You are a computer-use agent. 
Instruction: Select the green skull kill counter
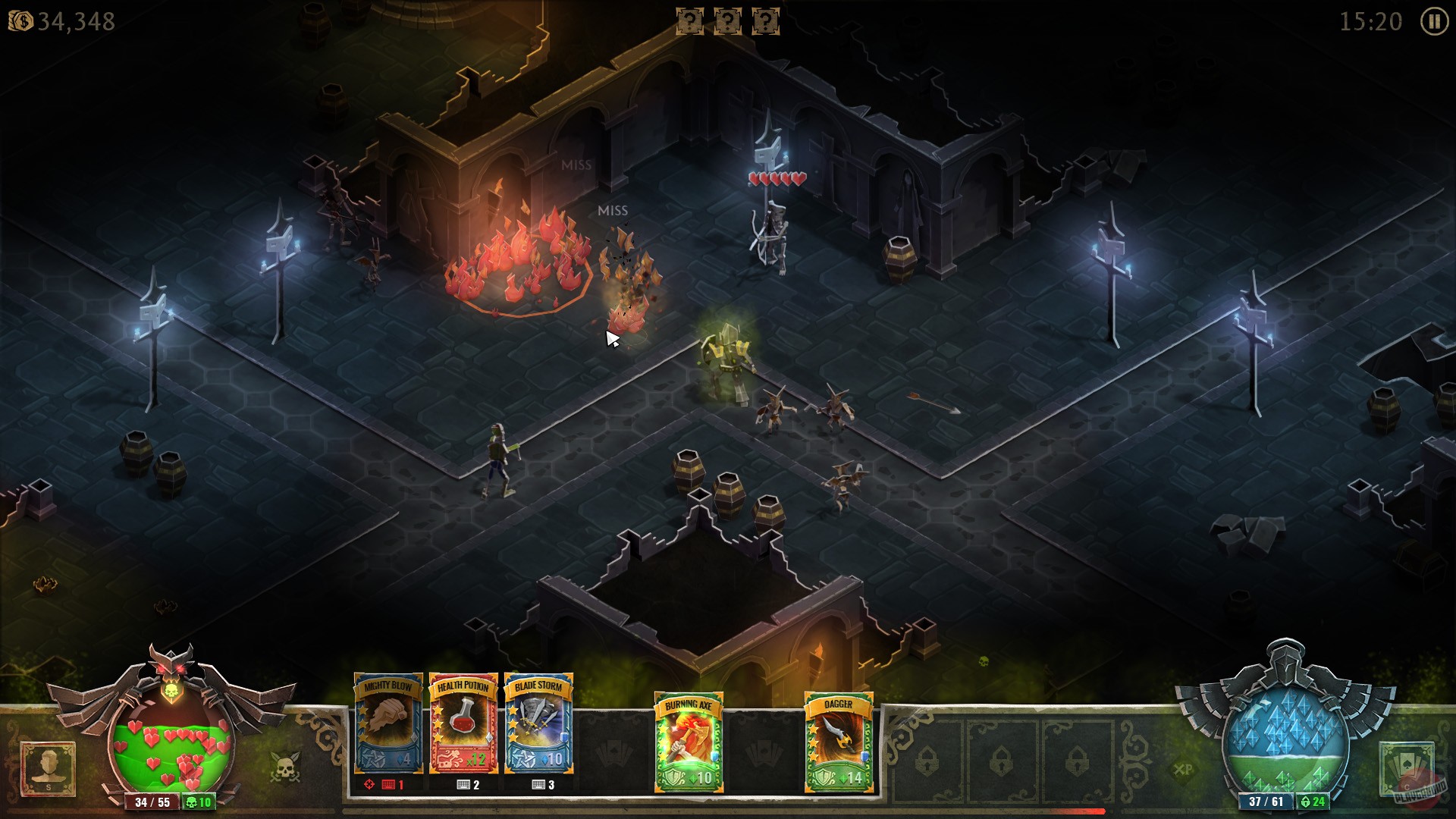199,801
